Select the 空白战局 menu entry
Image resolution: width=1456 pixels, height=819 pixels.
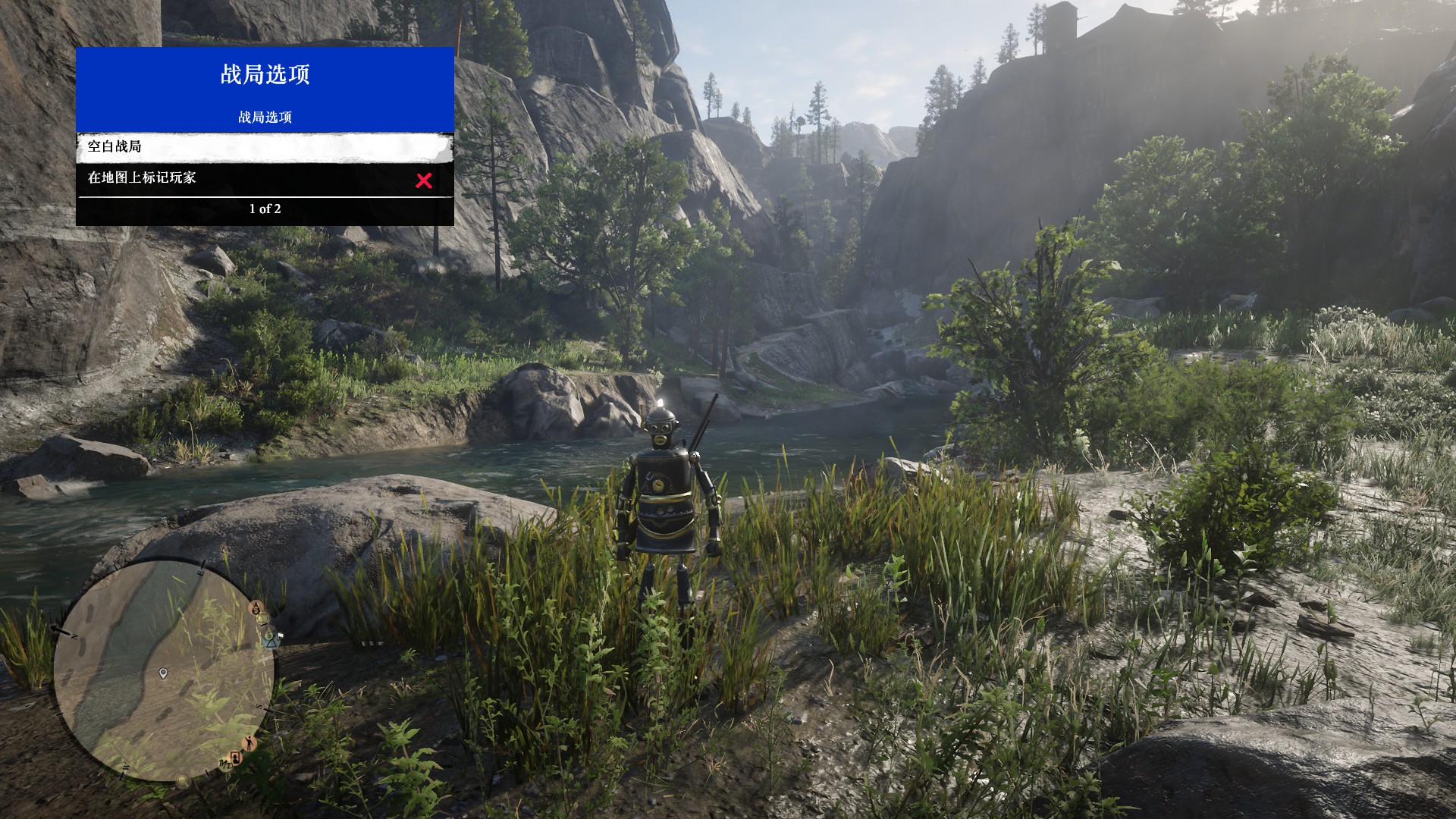click(265, 147)
